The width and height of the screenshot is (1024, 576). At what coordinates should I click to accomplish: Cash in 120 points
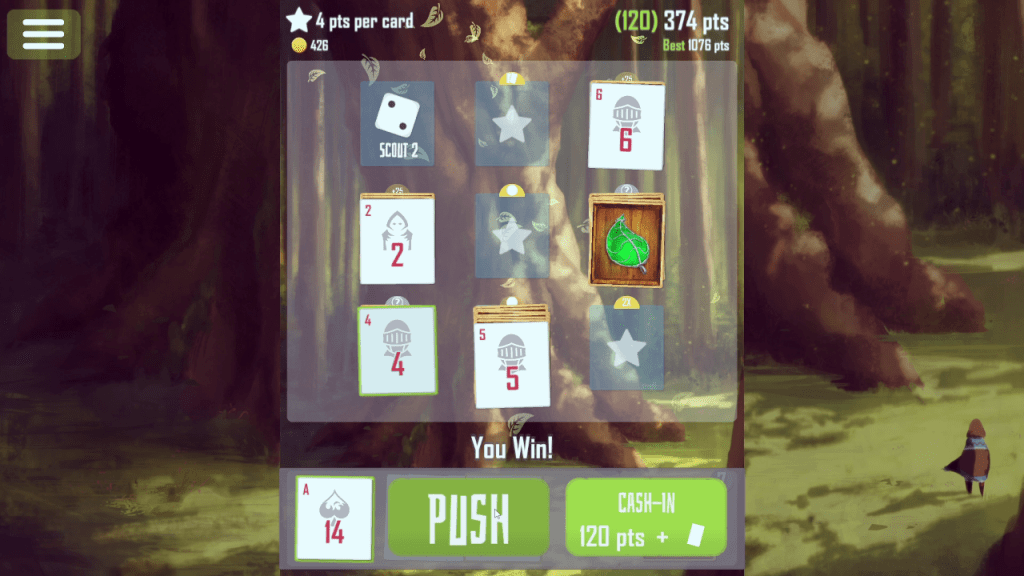646,517
